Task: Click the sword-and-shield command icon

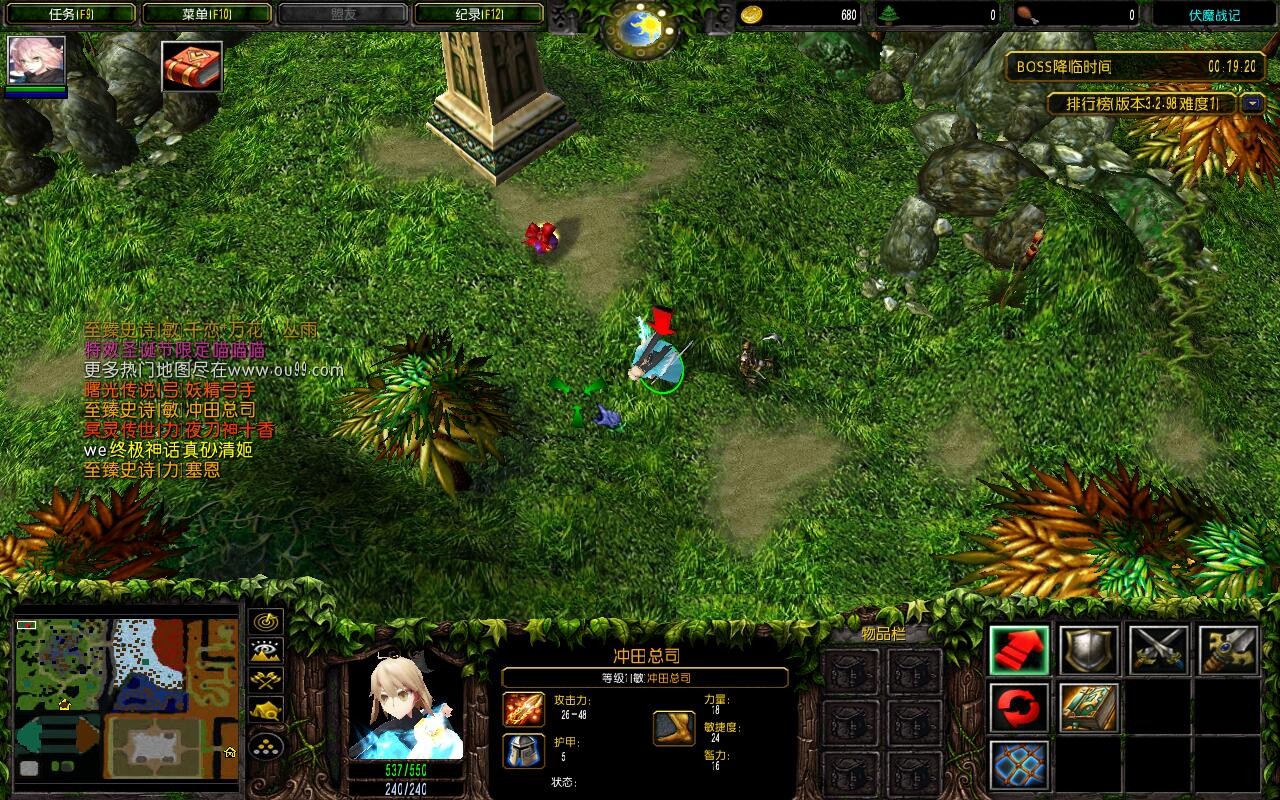Action: (x=1227, y=650)
